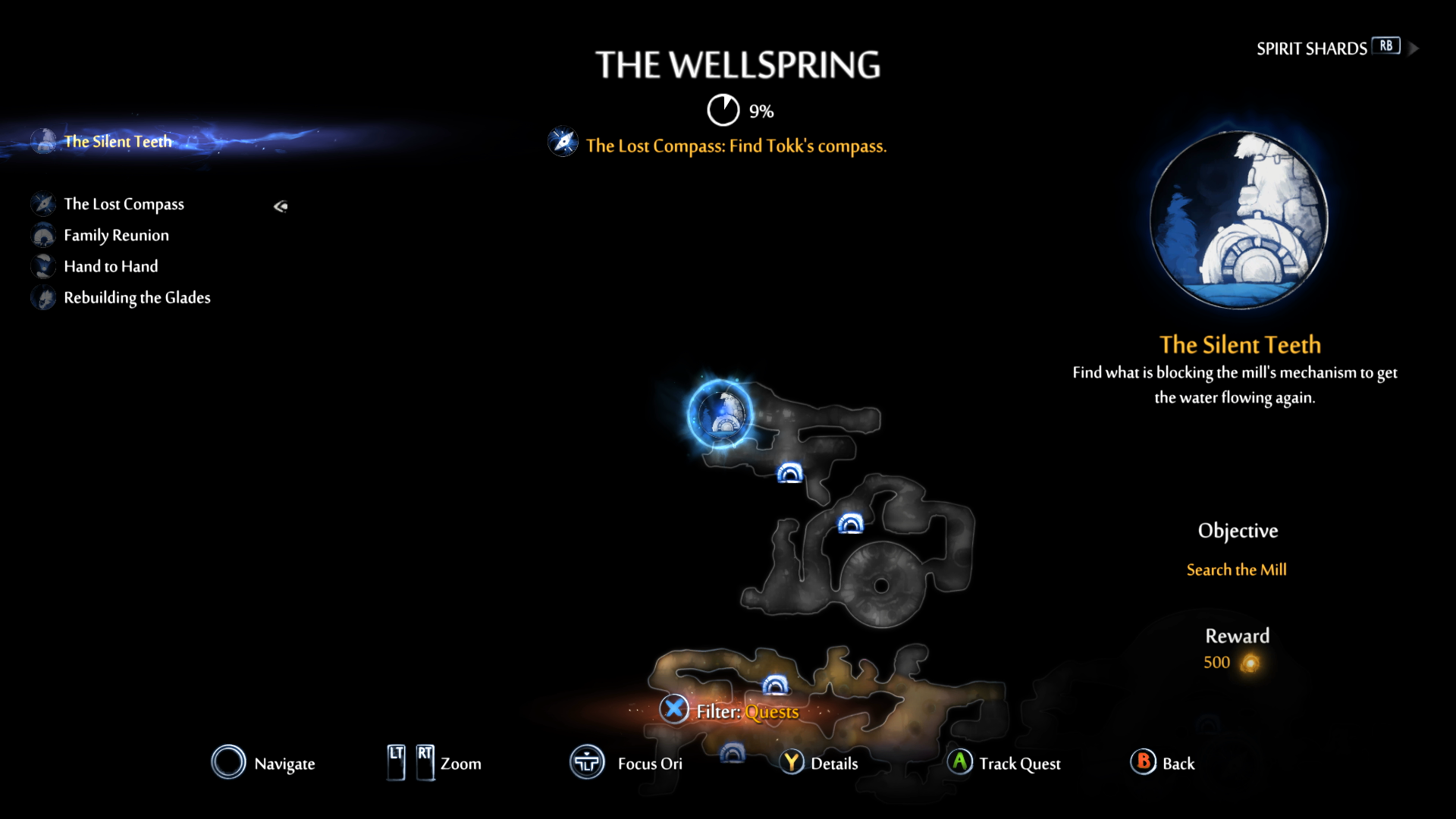Viewport: 1456px width, 819px height.
Task: Toggle the middle quest marker near the wheel area
Action: pos(849,523)
